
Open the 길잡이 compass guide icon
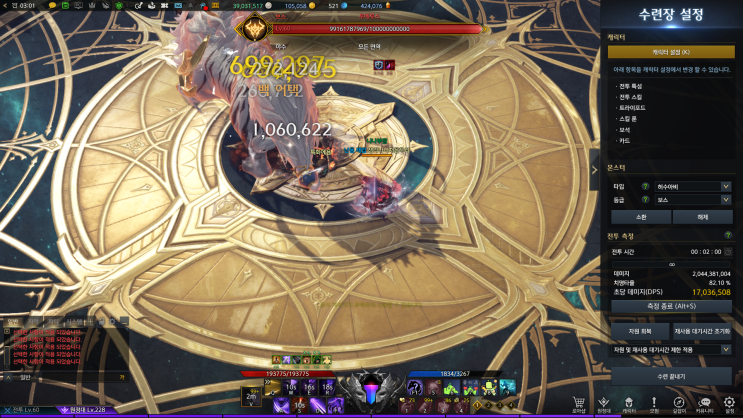[679, 402]
